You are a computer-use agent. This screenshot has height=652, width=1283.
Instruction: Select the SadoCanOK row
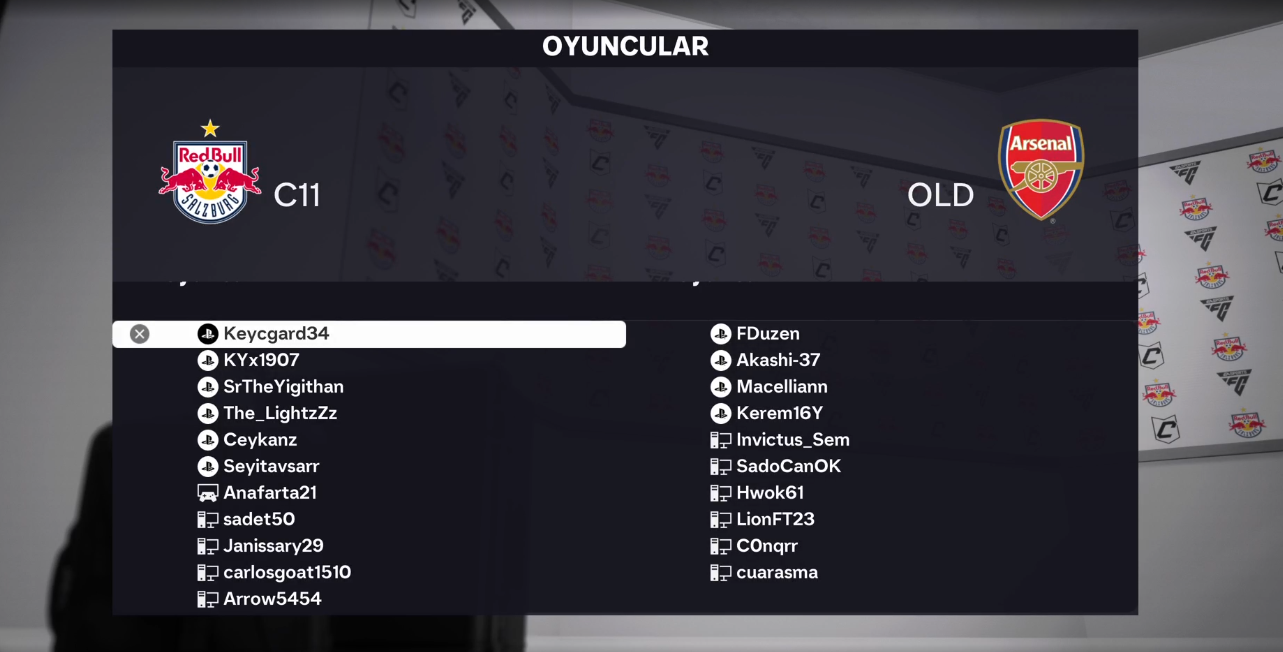point(788,466)
